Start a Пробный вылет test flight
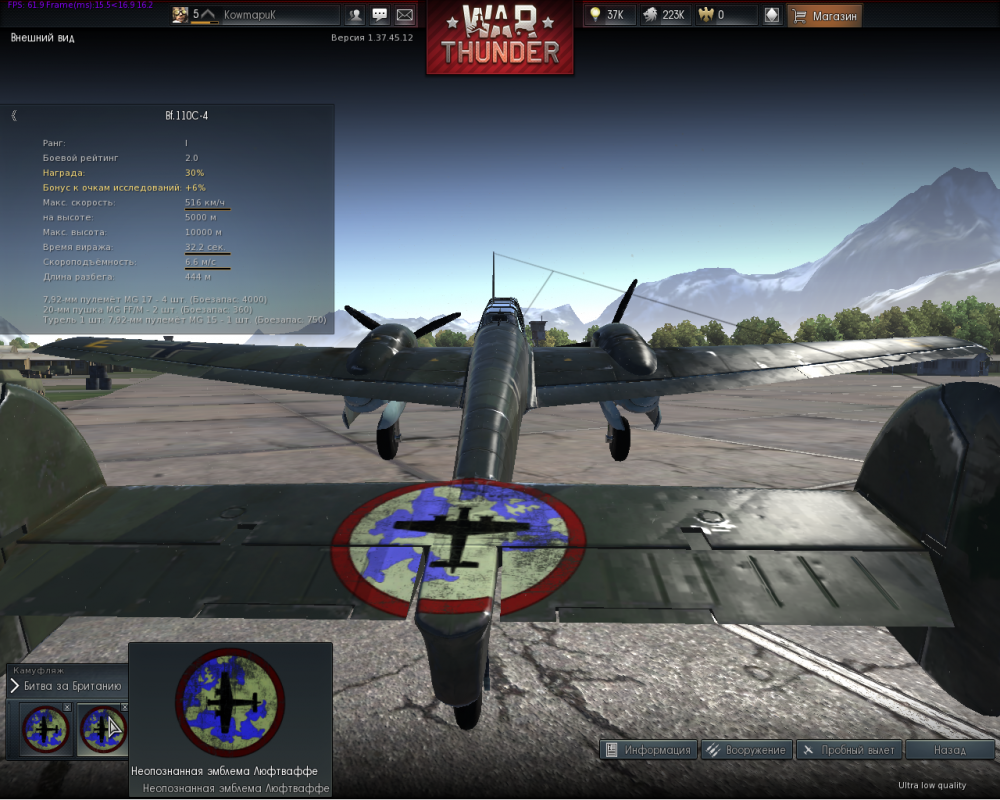 850,750
